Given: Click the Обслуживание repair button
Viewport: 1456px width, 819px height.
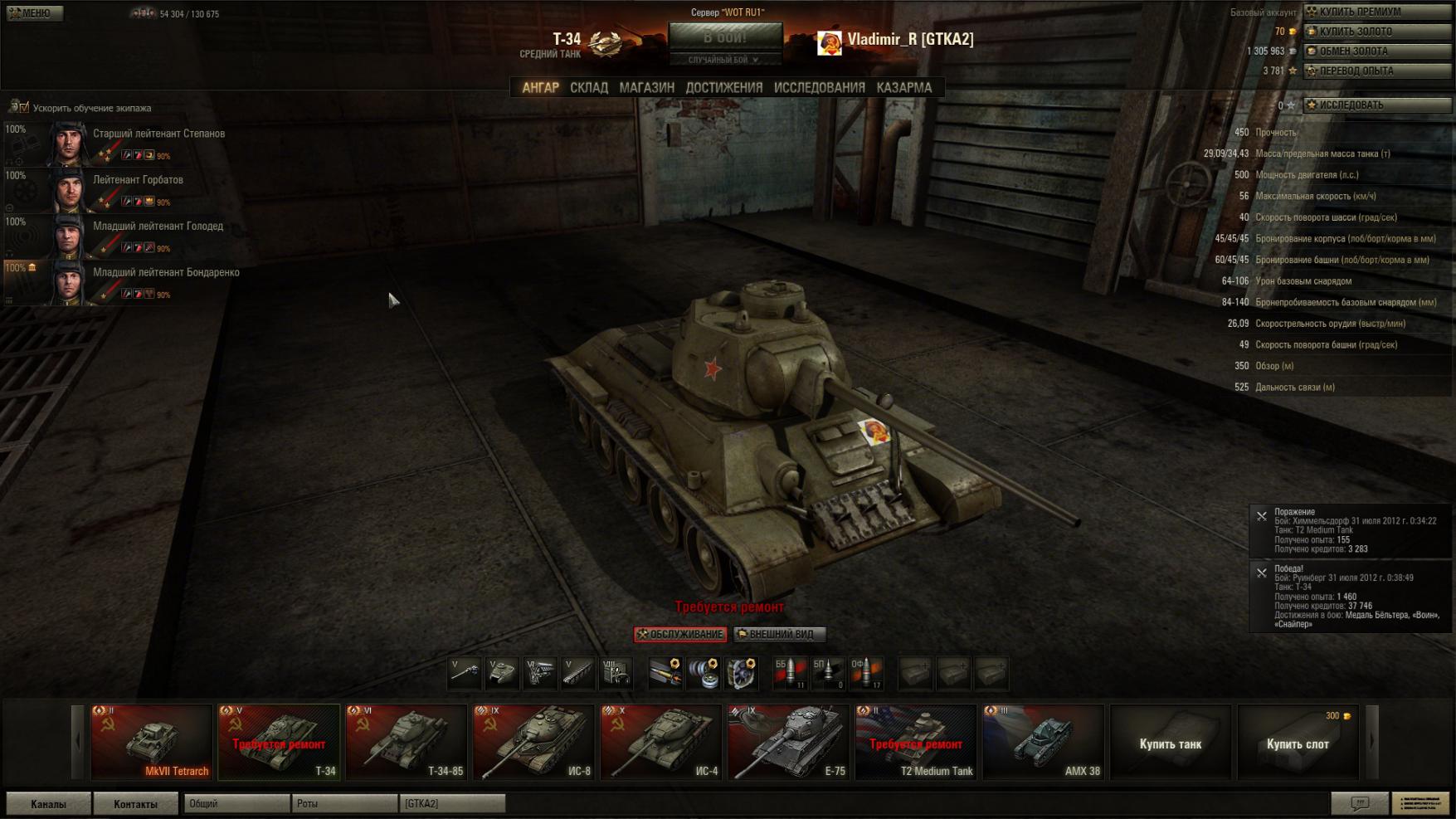Looking at the screenshot, I should click(x=680, y=635).
